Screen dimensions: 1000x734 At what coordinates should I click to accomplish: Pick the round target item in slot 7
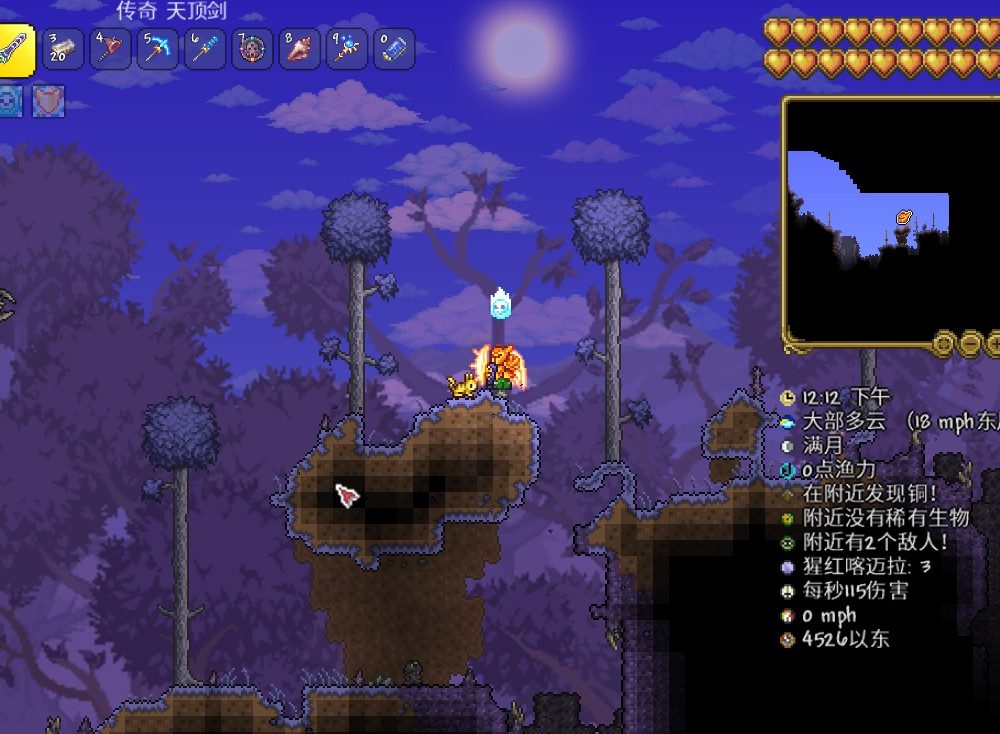pos(252,48)
